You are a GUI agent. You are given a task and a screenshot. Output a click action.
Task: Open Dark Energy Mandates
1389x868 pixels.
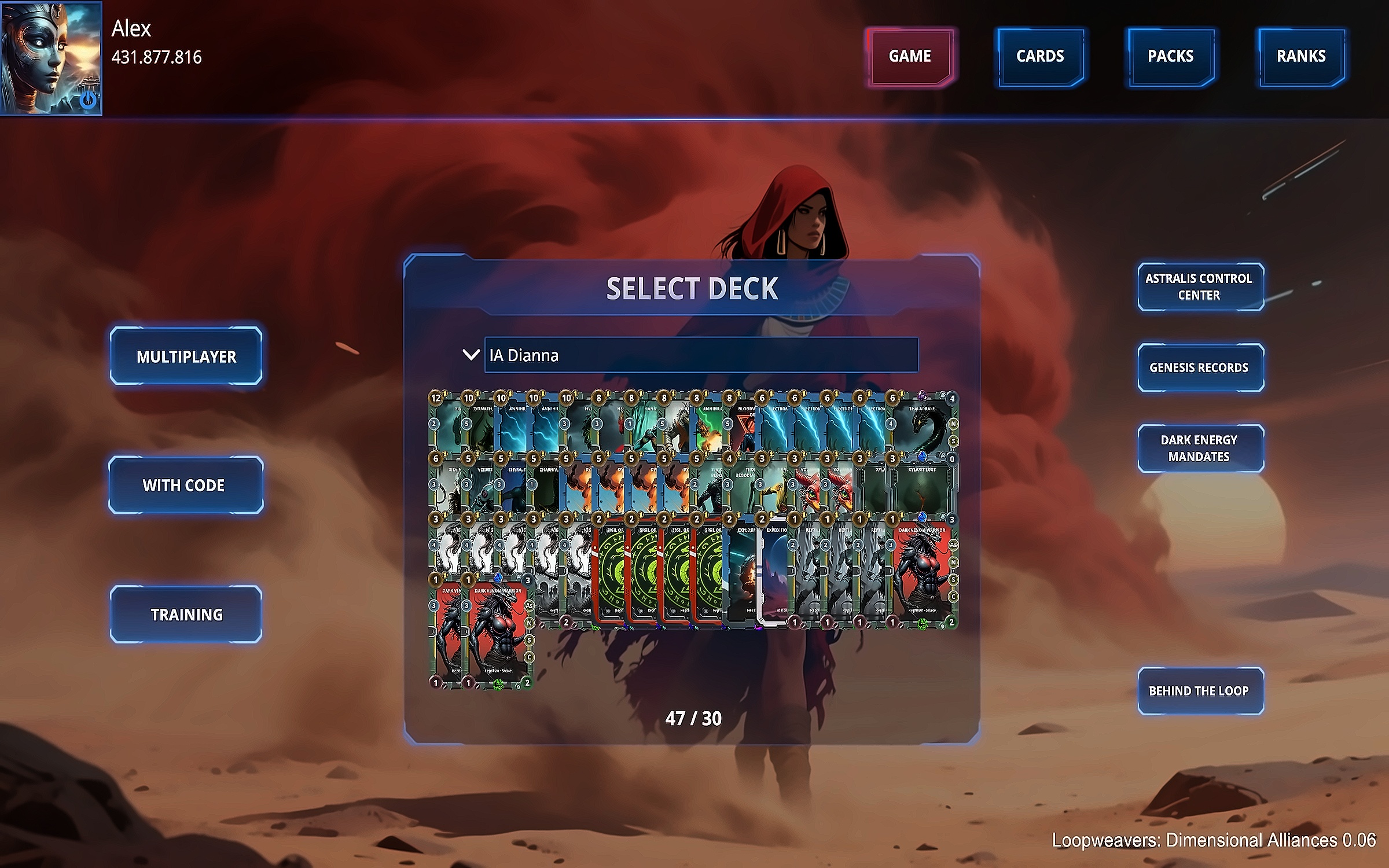pyautogui.click(x=1200, y=448)
